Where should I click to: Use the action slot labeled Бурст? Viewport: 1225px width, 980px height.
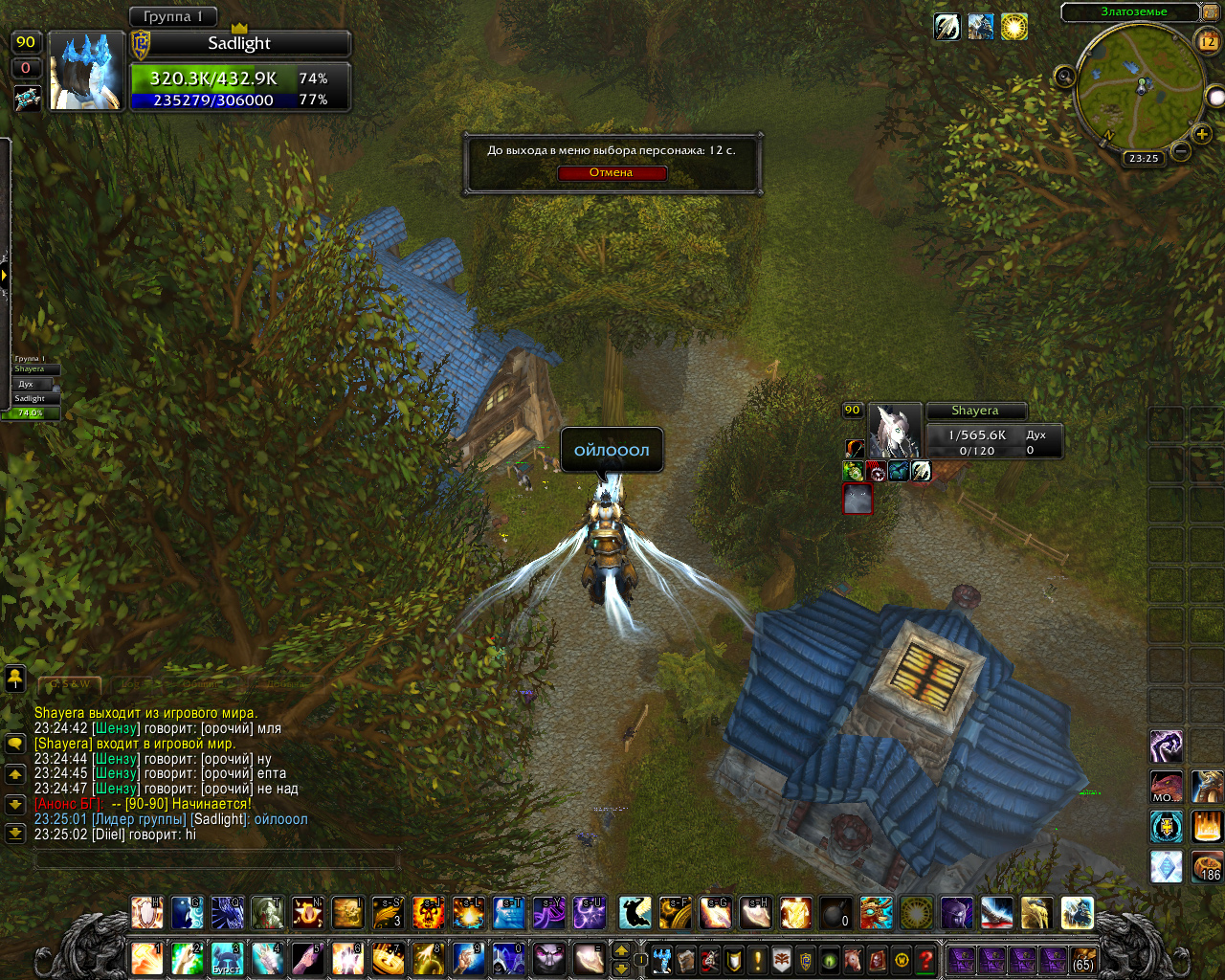[227, 958]
